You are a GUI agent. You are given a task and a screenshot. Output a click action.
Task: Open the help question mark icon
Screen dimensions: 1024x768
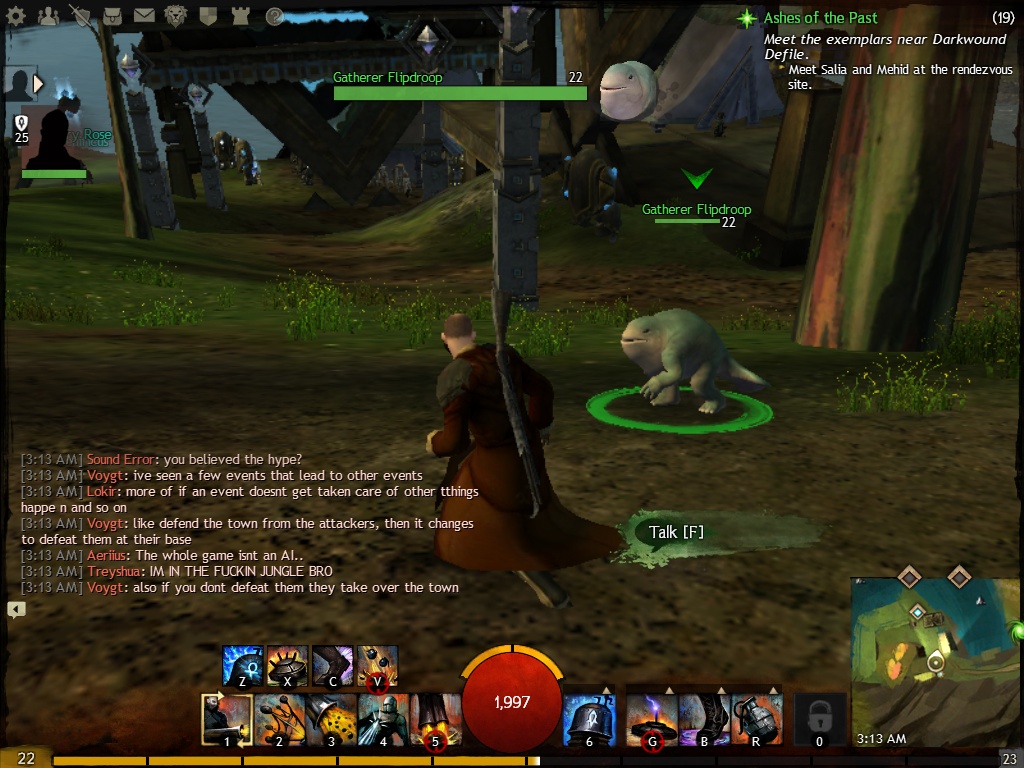click(x=274, y=16)
